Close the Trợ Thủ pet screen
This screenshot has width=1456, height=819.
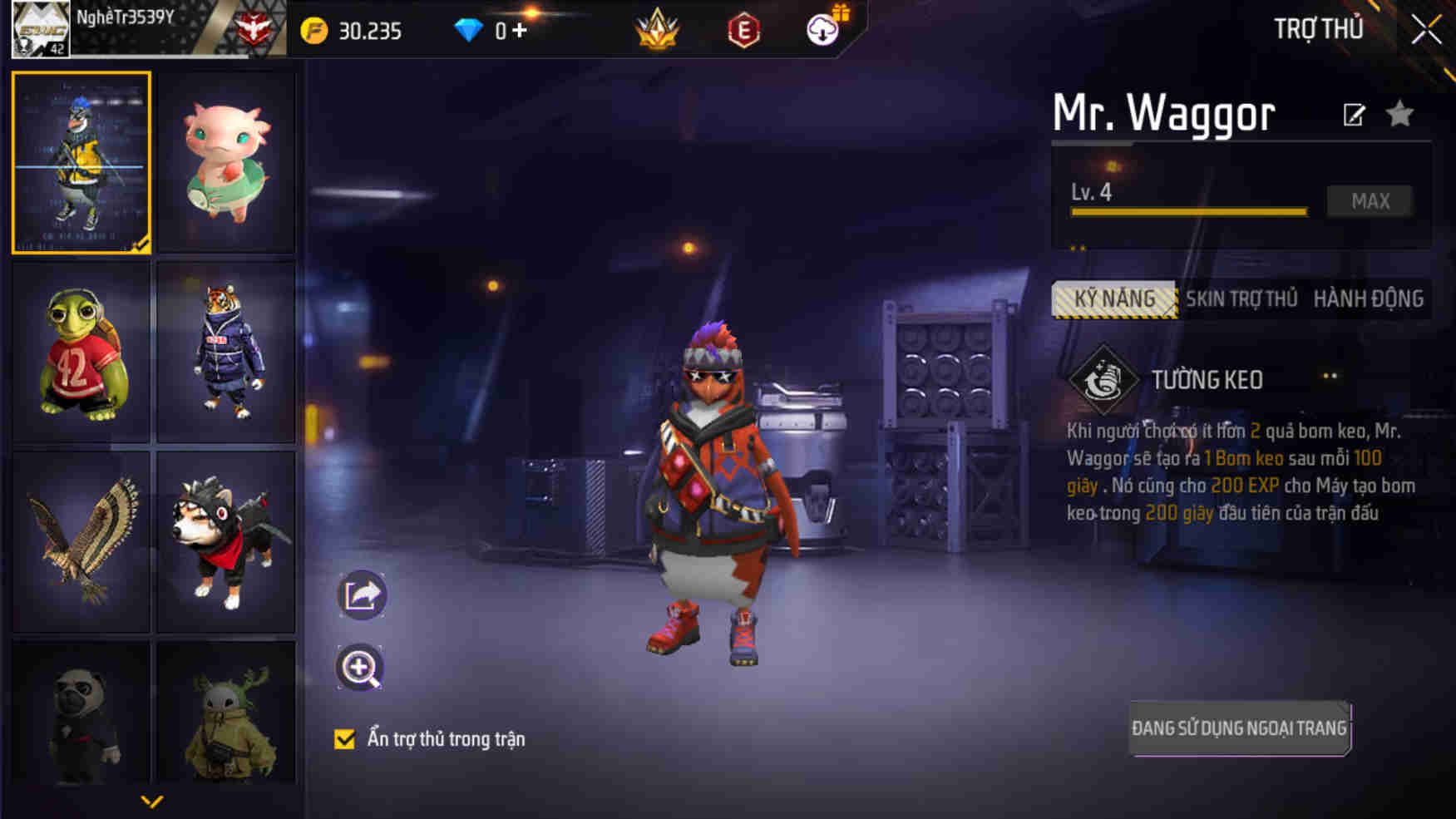click(1425, 30)
